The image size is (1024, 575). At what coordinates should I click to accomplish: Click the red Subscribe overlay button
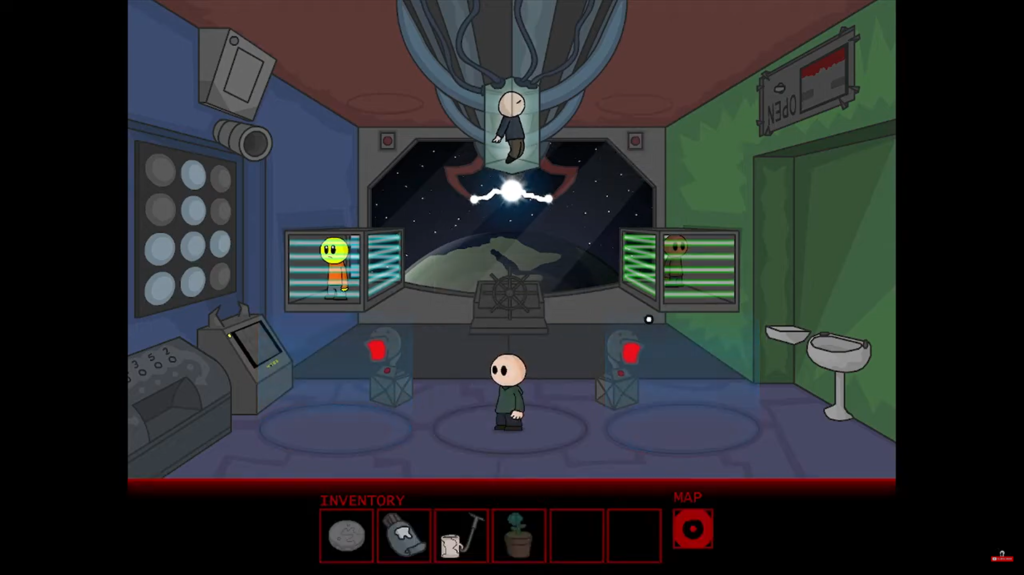coord(1001,557)
